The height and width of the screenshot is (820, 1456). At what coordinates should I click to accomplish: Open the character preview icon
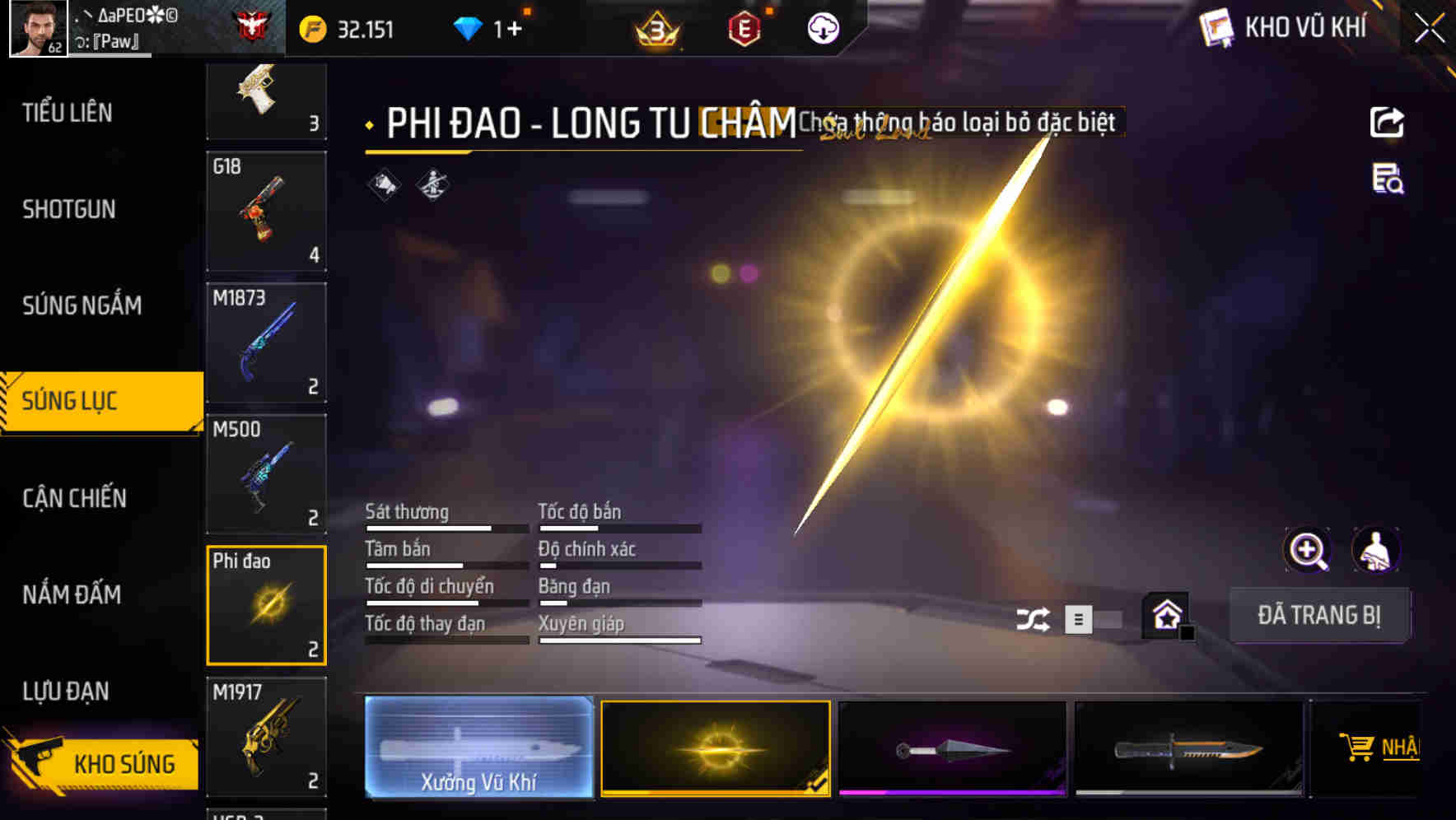[1378, 550]
